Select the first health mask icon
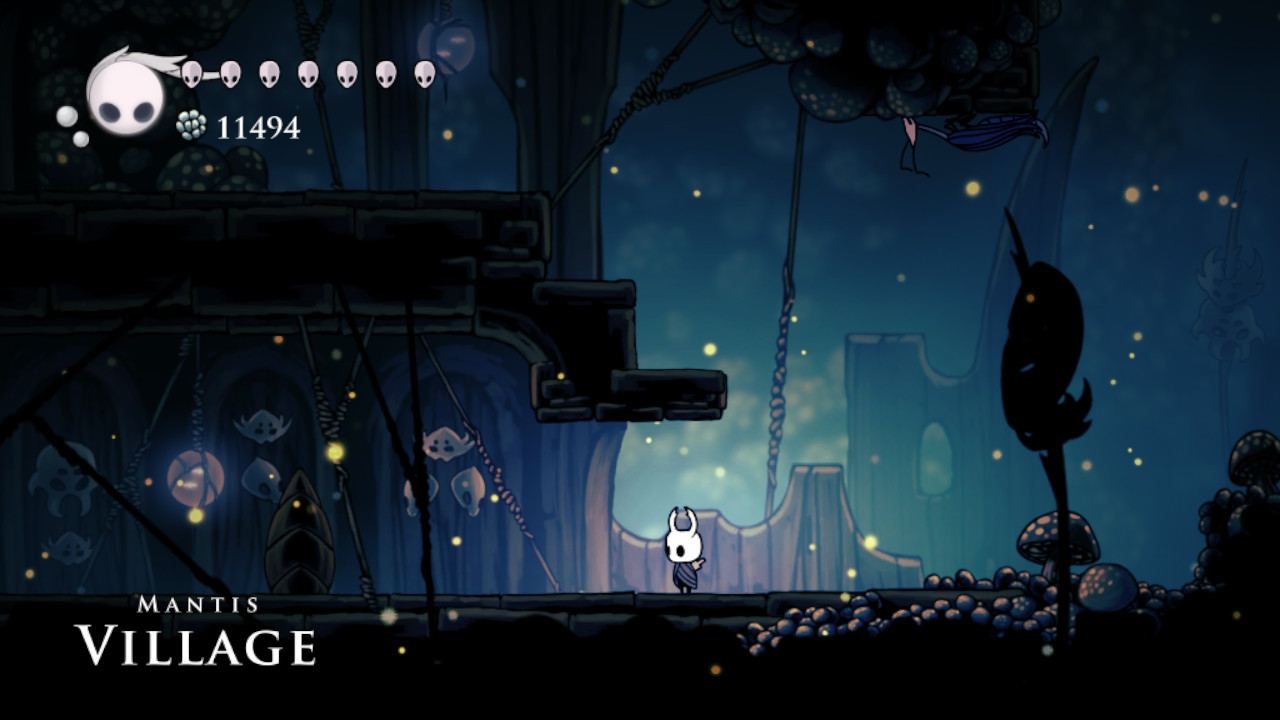Viewport: 1280px width, 720px height. (193, 75)
